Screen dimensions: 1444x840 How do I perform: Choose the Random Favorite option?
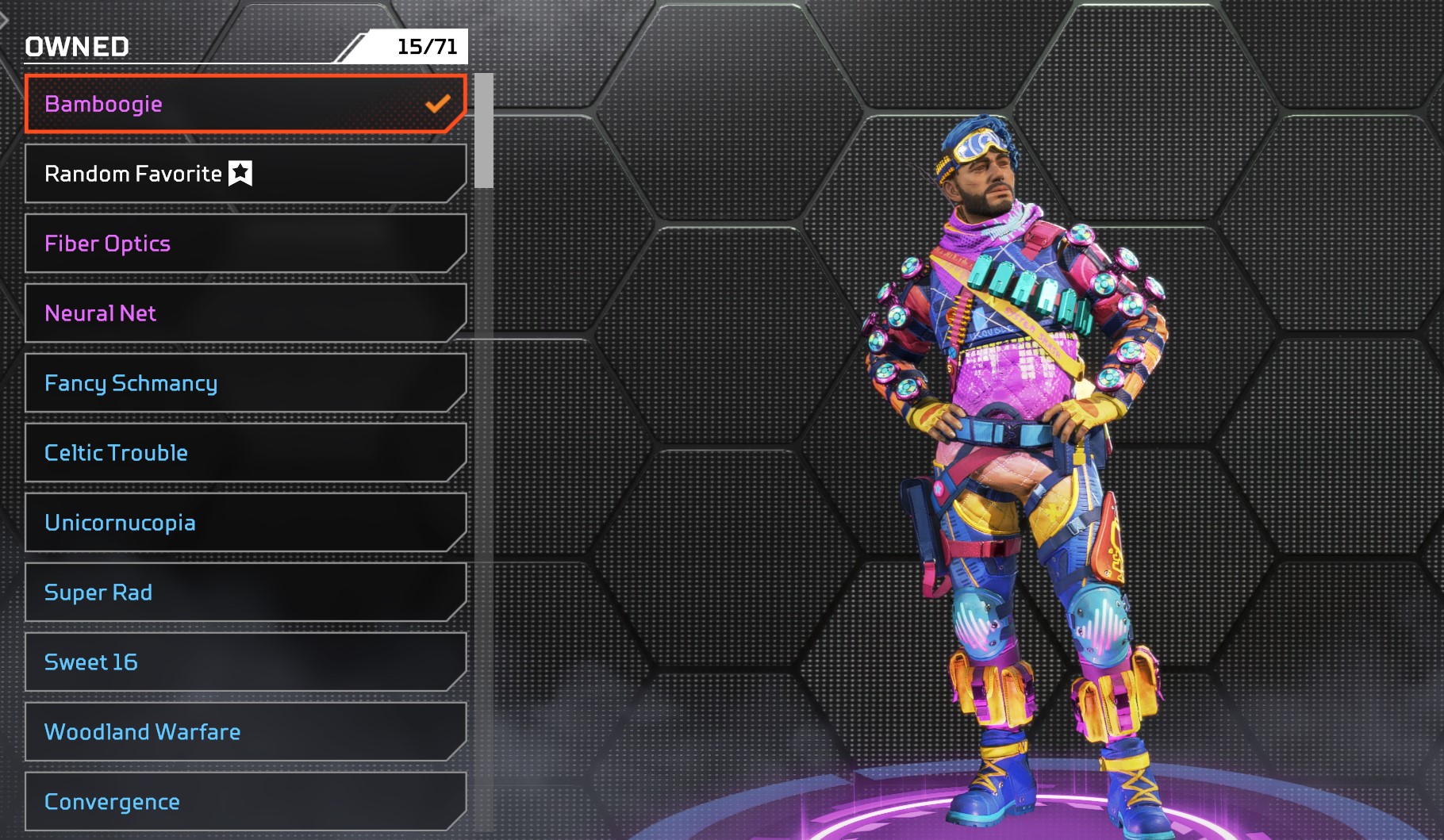tap(245, 174)
